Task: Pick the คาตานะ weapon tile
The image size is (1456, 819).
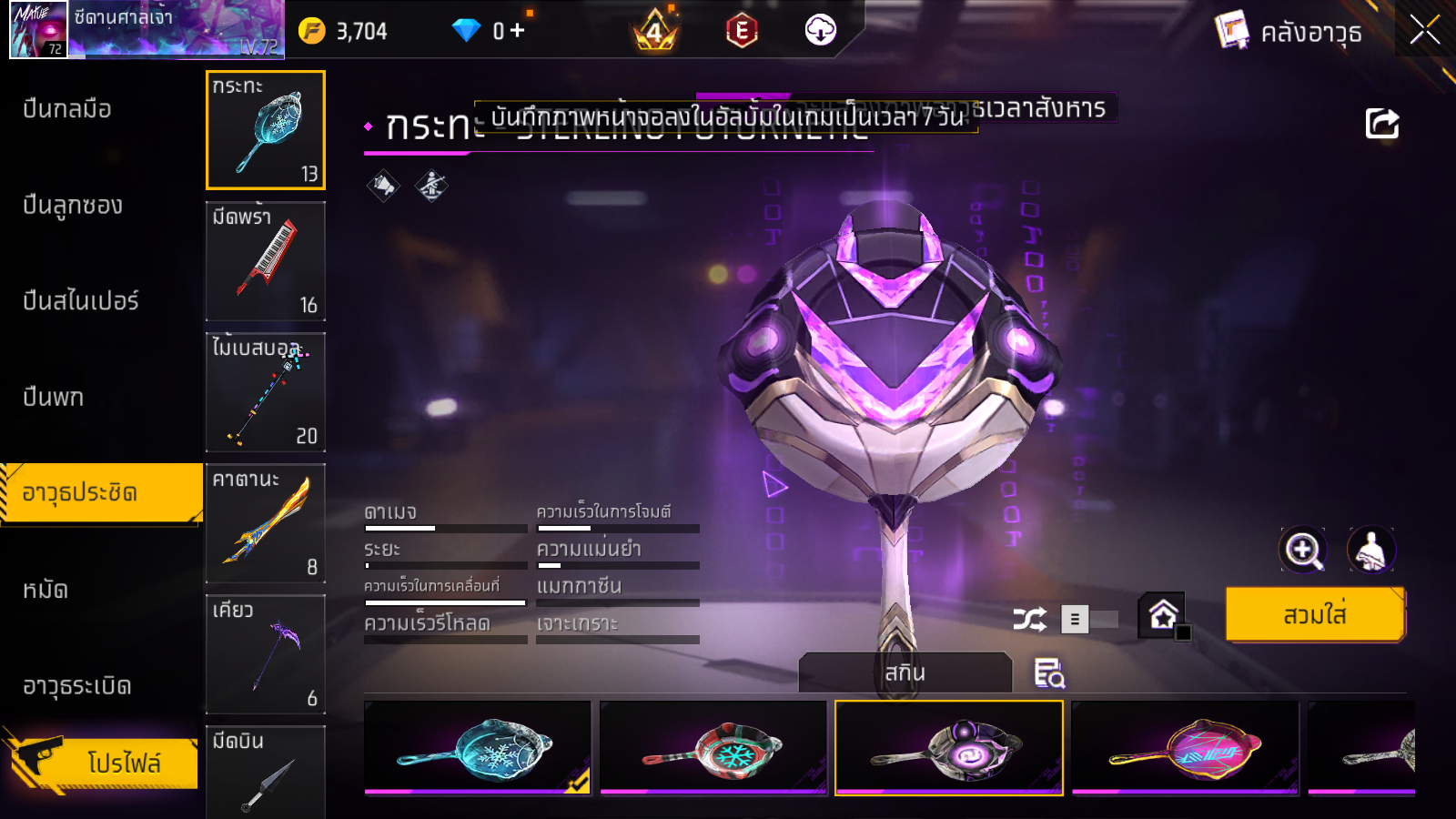Action: pyautogui.click(x=266, y=523)
